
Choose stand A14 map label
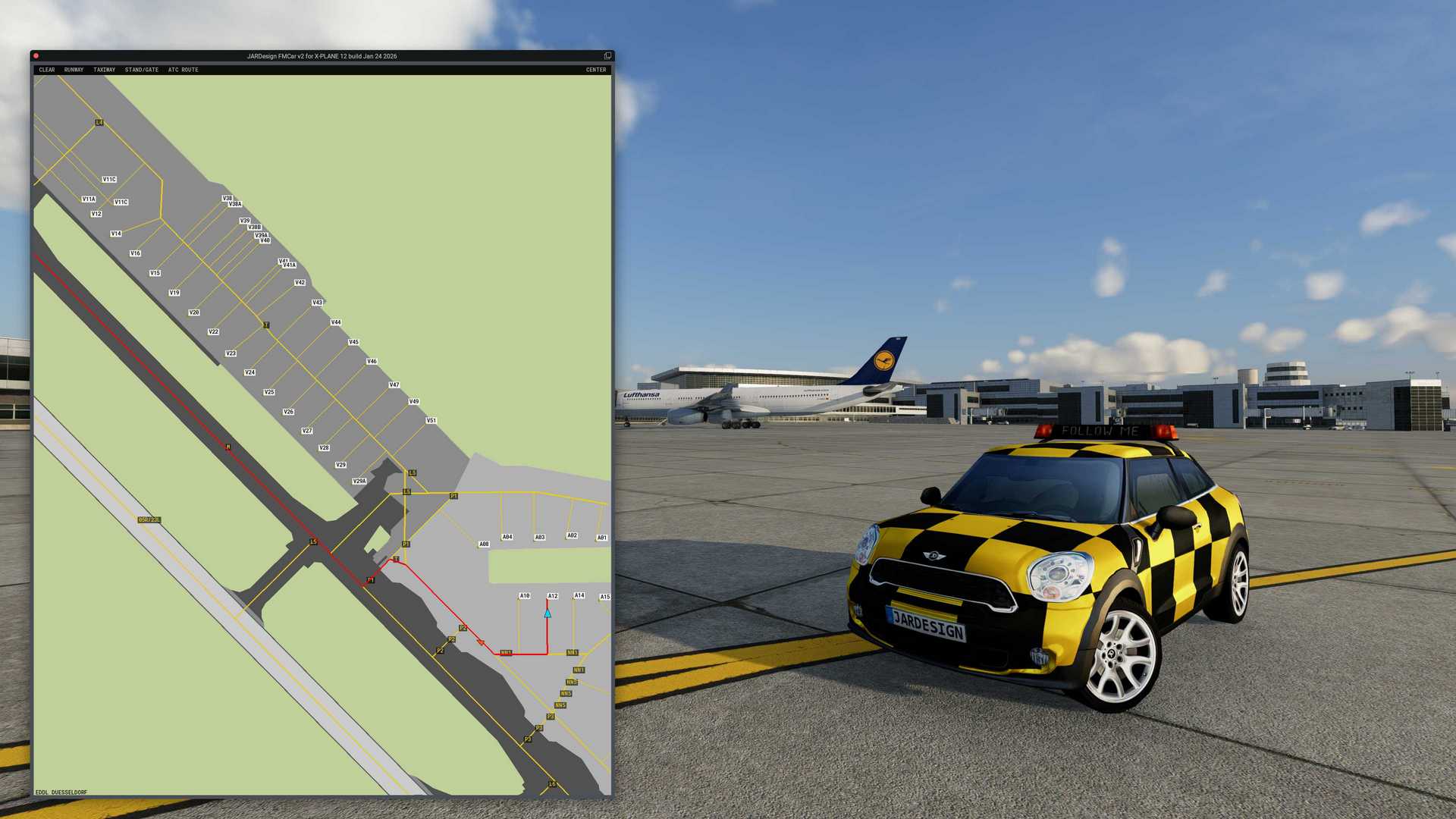(x=579, y=595)
